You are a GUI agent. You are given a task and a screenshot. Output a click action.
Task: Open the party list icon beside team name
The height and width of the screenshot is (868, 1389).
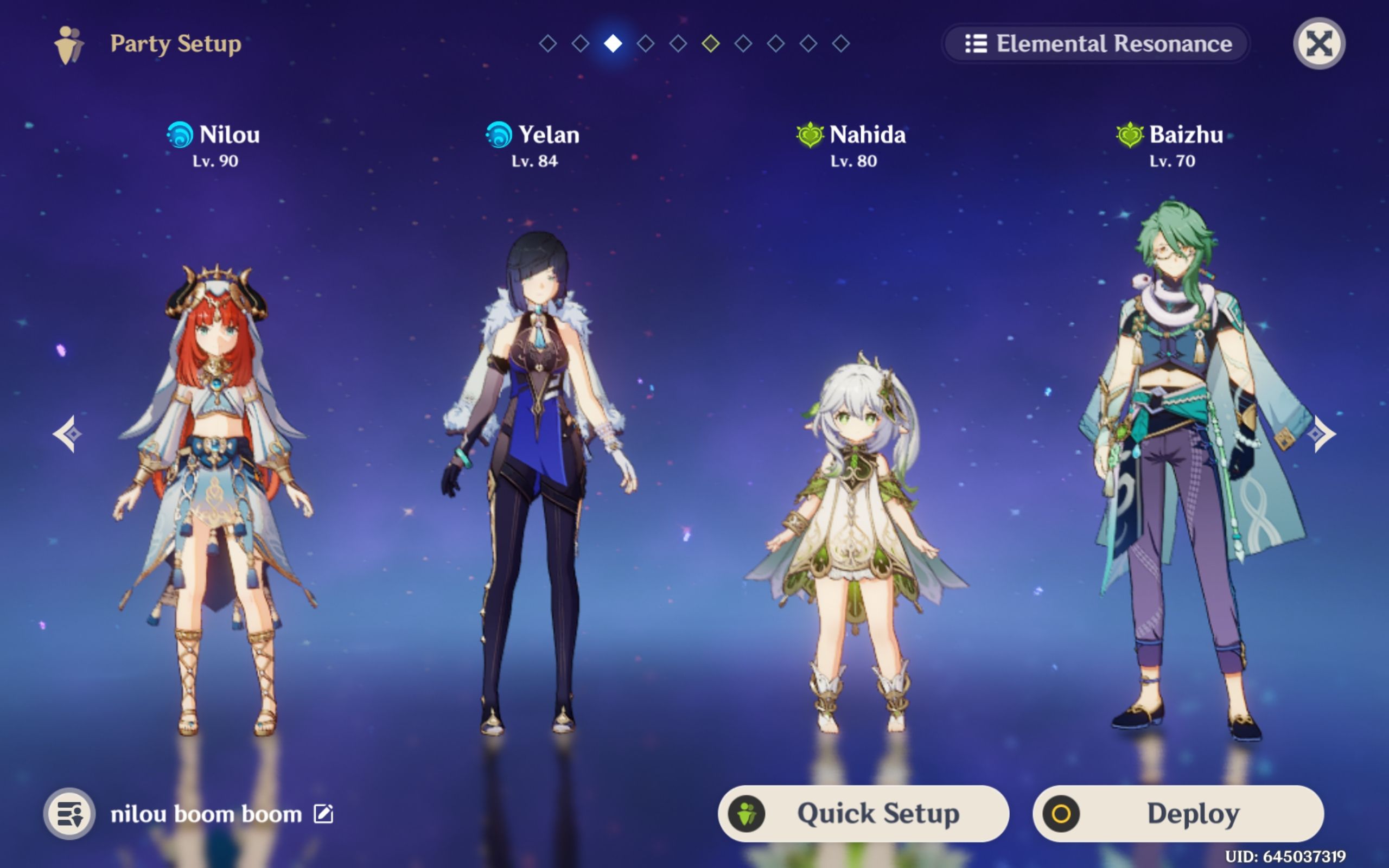coord(69,813)
